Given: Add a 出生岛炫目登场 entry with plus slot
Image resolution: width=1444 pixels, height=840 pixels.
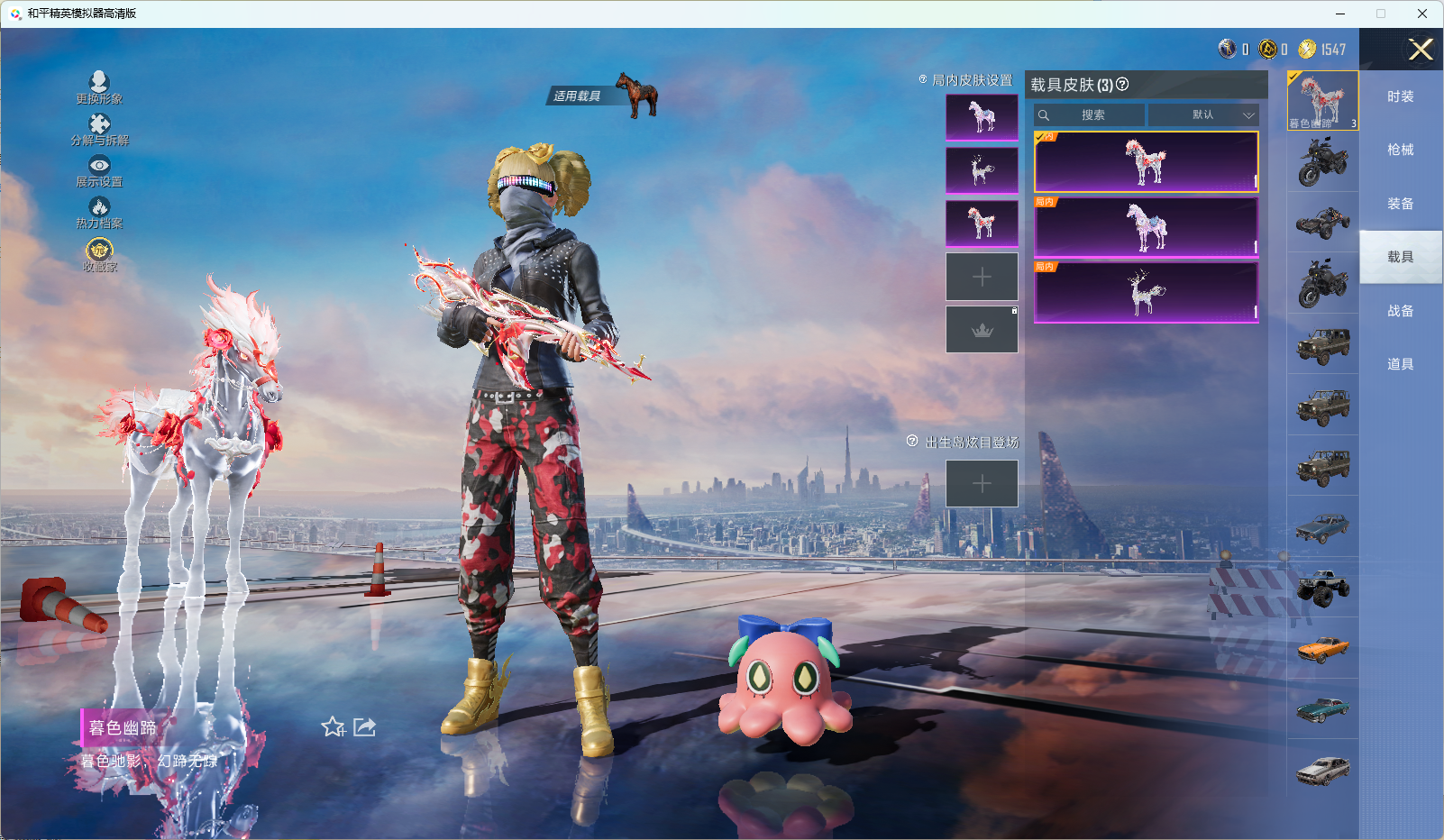Looking at the screenshot, I should [x=982, y=484].
